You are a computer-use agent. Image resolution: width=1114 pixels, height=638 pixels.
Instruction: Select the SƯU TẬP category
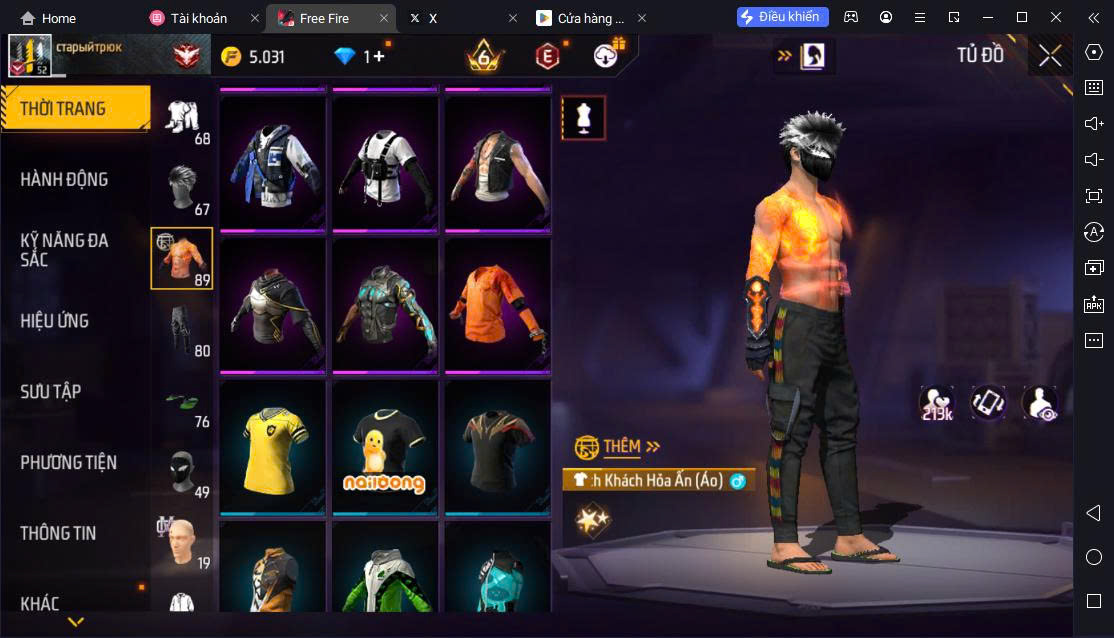coord(50,392)
